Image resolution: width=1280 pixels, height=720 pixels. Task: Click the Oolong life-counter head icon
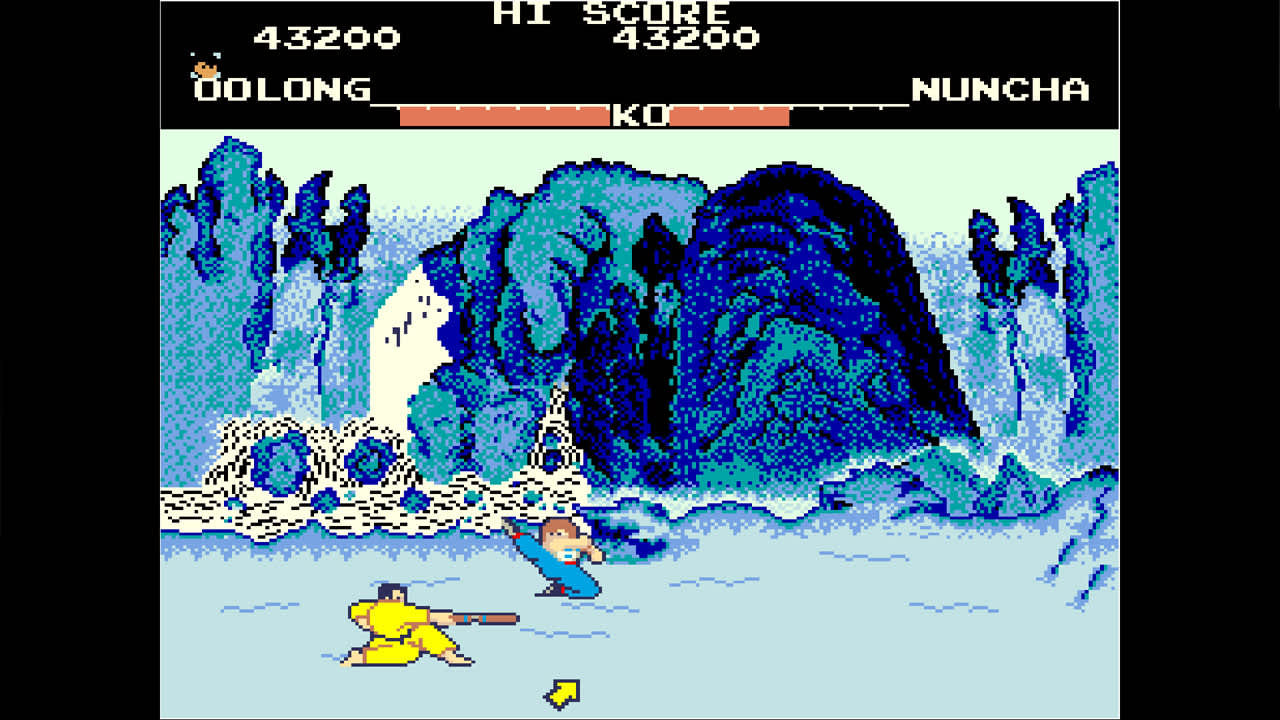[203, 70]
